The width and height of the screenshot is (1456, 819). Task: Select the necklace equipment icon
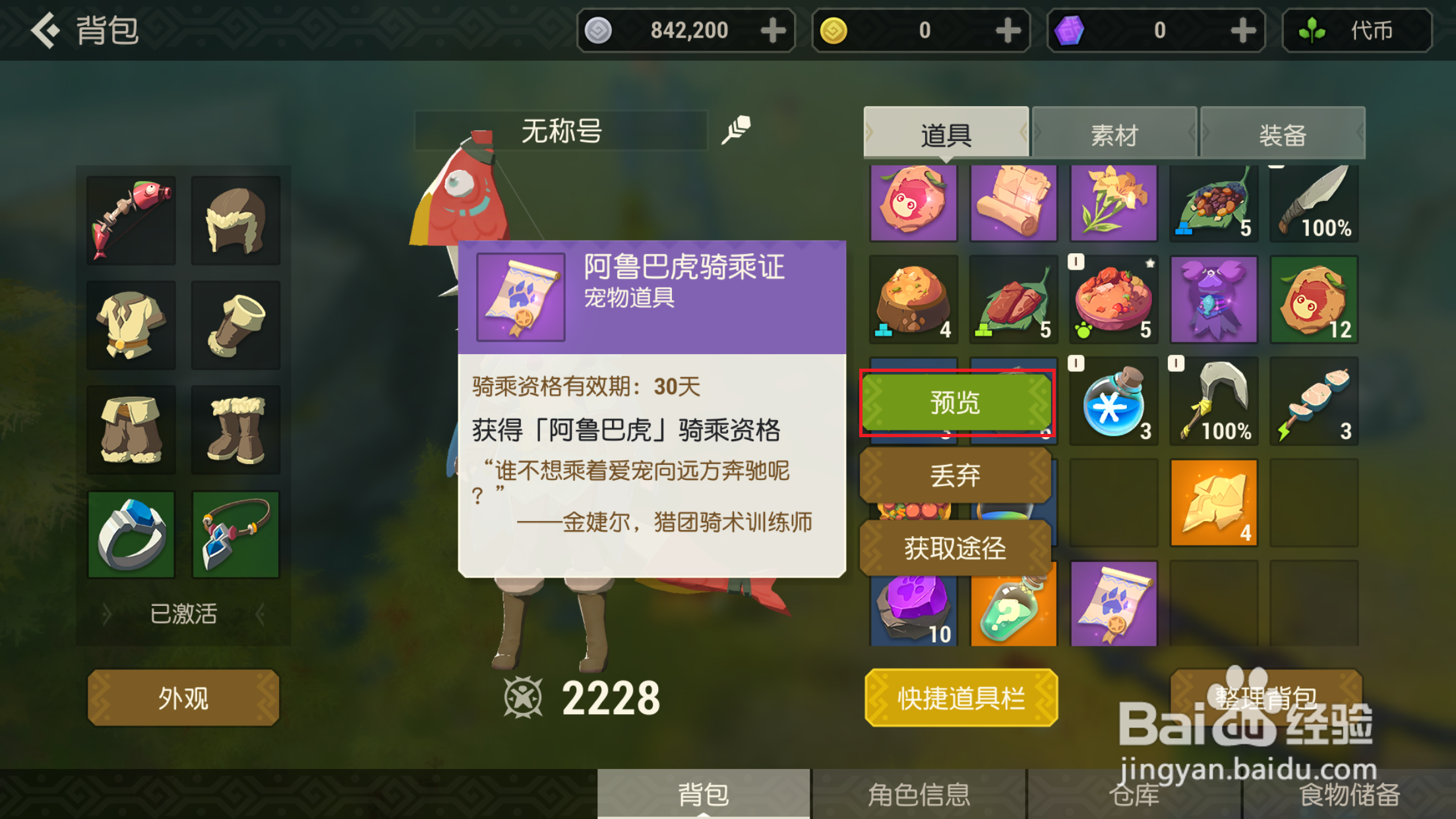click(x=235, y=534)
